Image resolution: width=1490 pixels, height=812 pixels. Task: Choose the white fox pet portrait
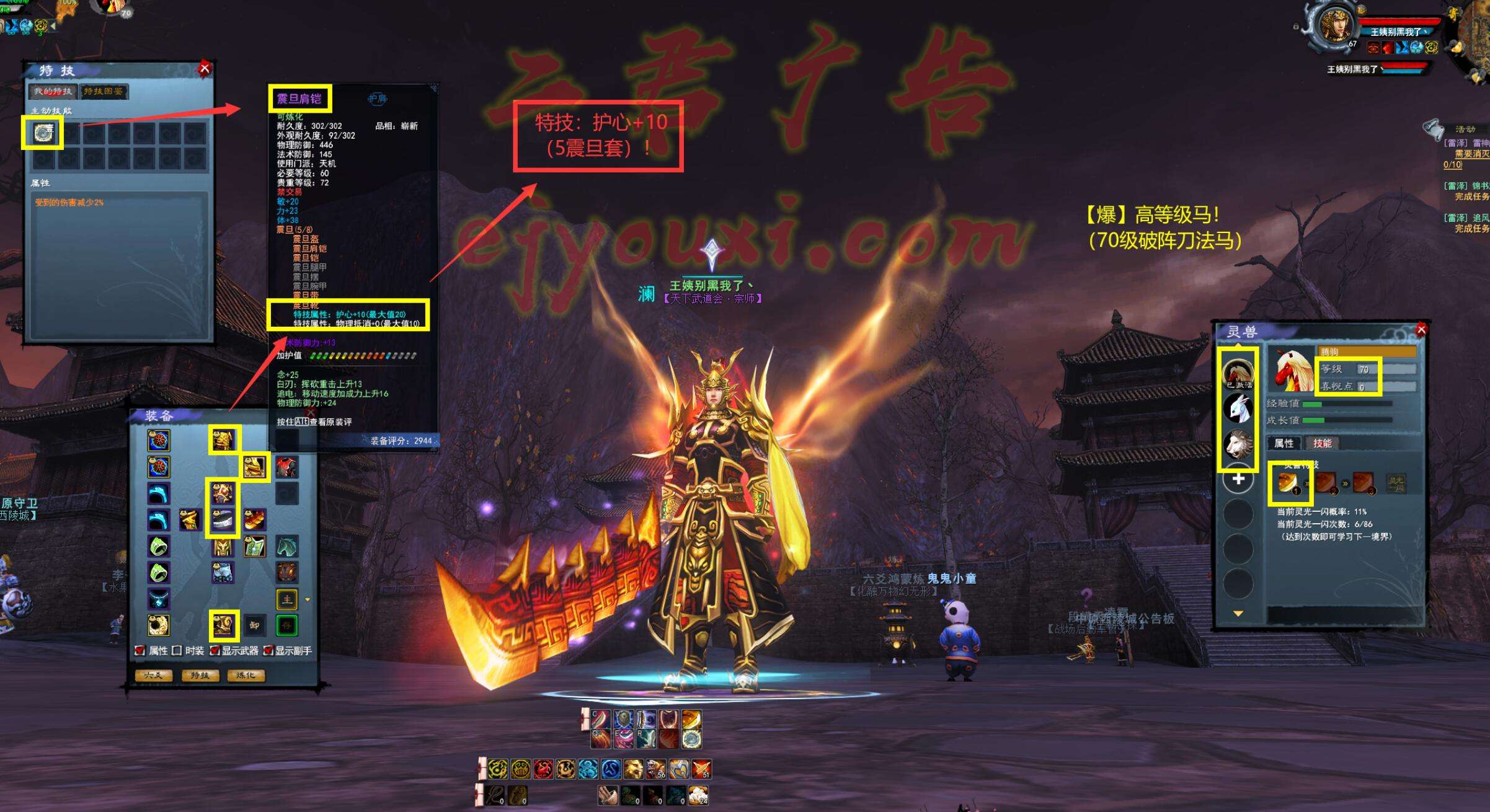[x=1238, y=408]
